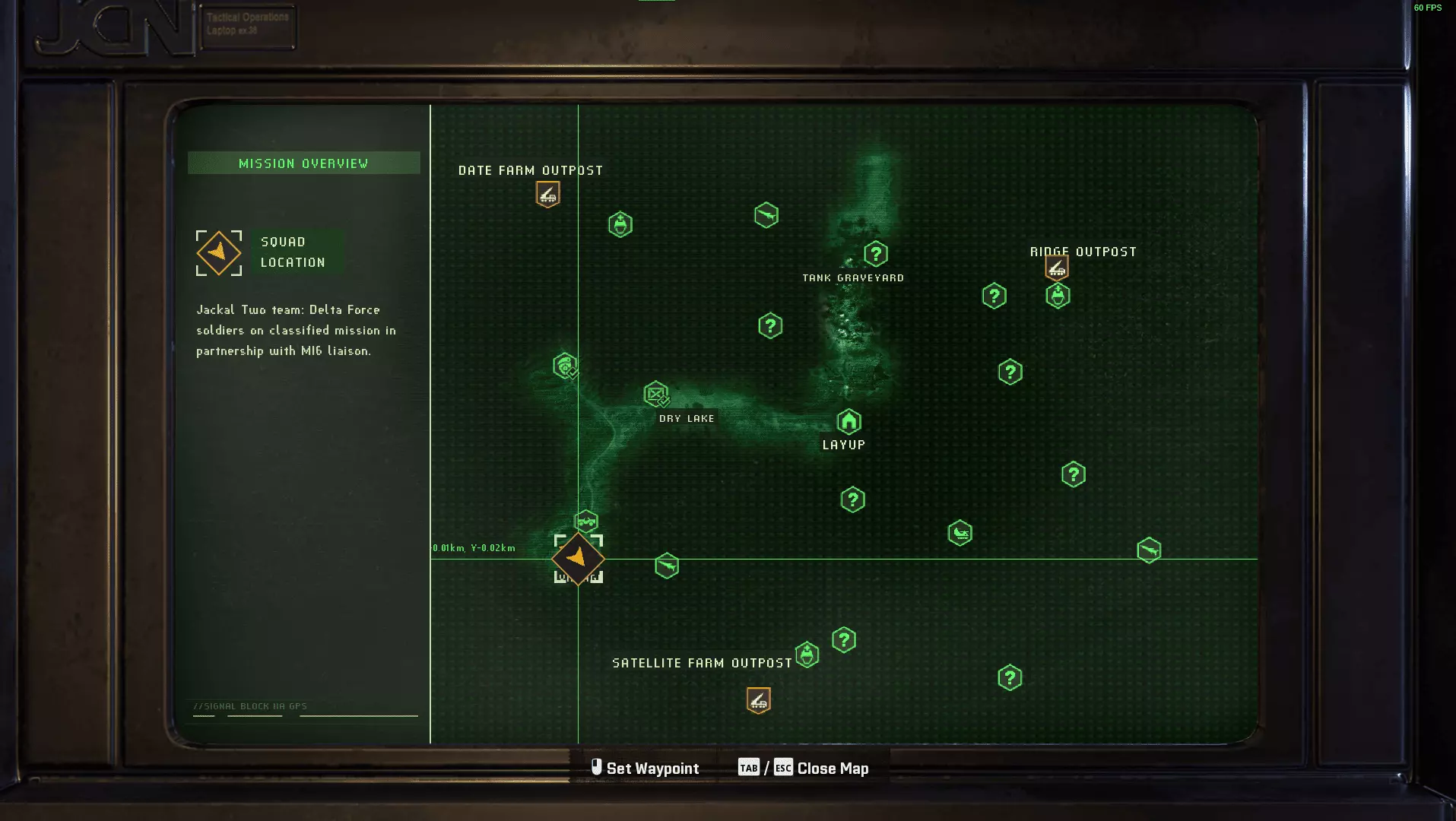Click the jeep vehicle marker above the squad

pos(586,521)
